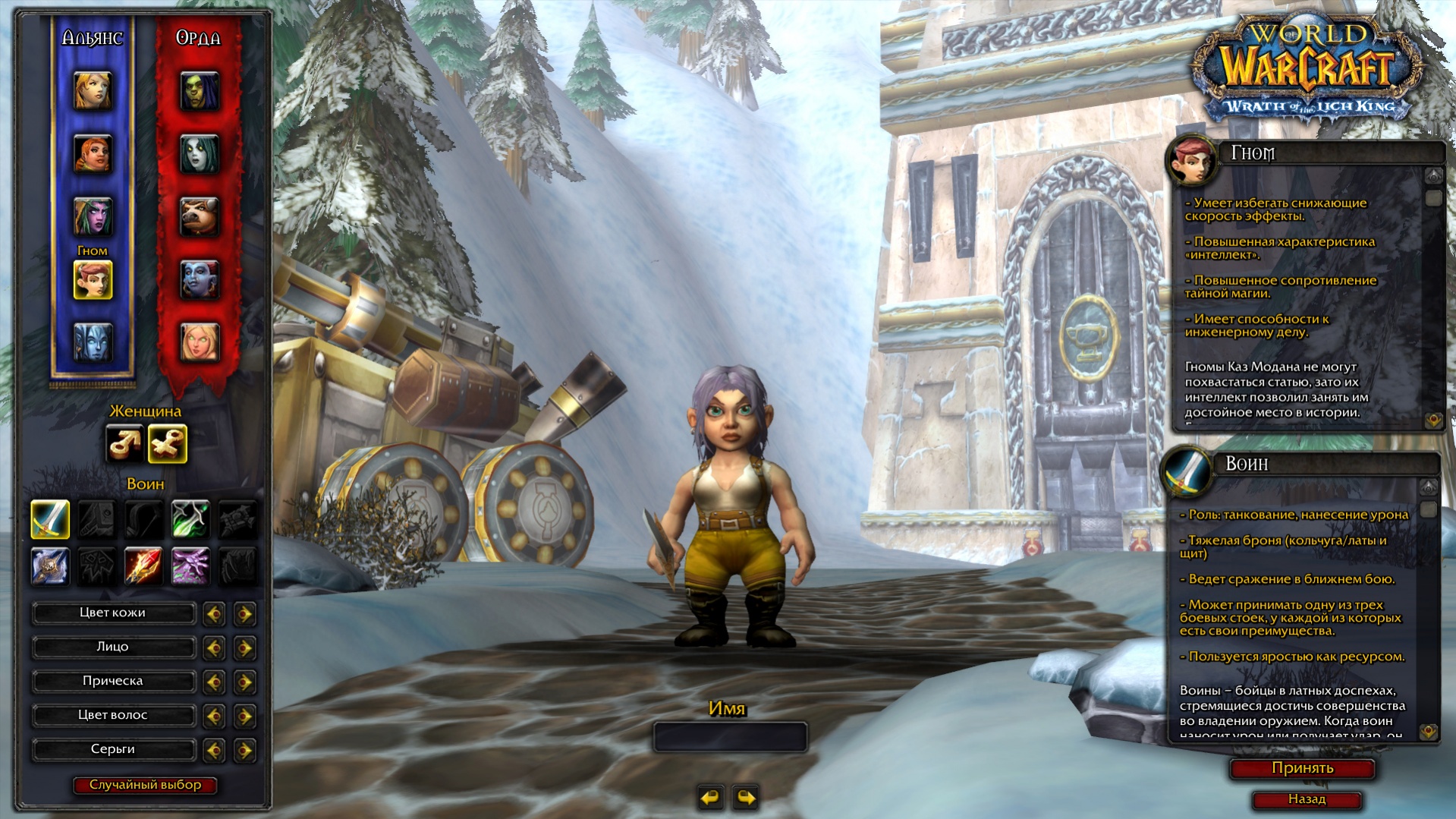Select the Human race portrait

point(93,91)
